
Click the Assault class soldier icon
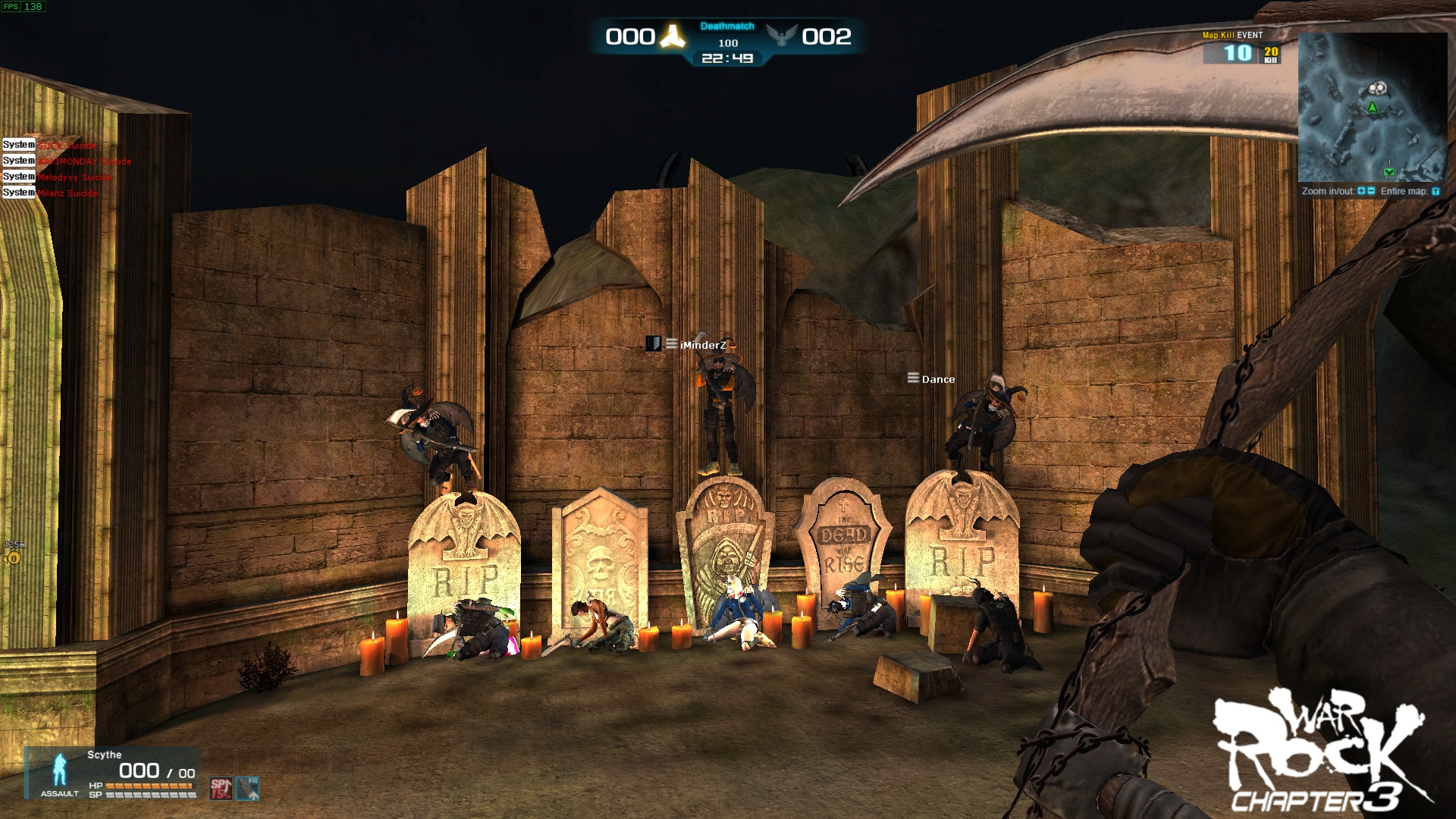(60, 770)
